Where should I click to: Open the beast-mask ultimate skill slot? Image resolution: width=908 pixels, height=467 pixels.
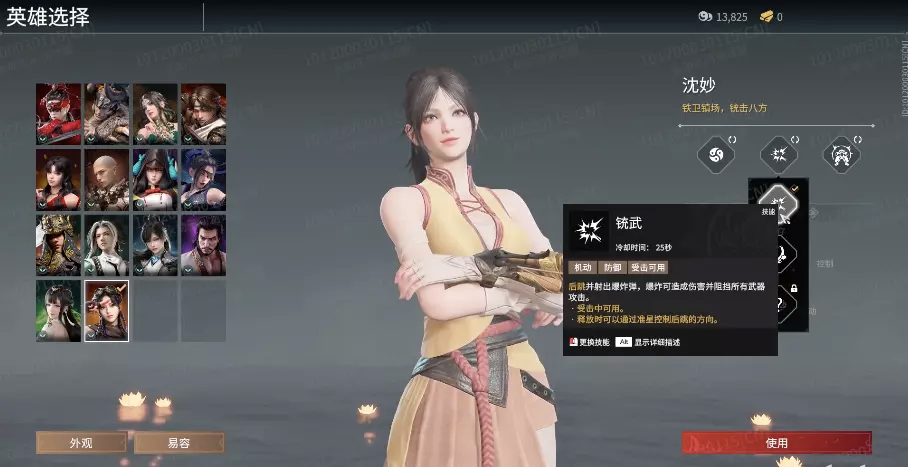pos(841,155)
